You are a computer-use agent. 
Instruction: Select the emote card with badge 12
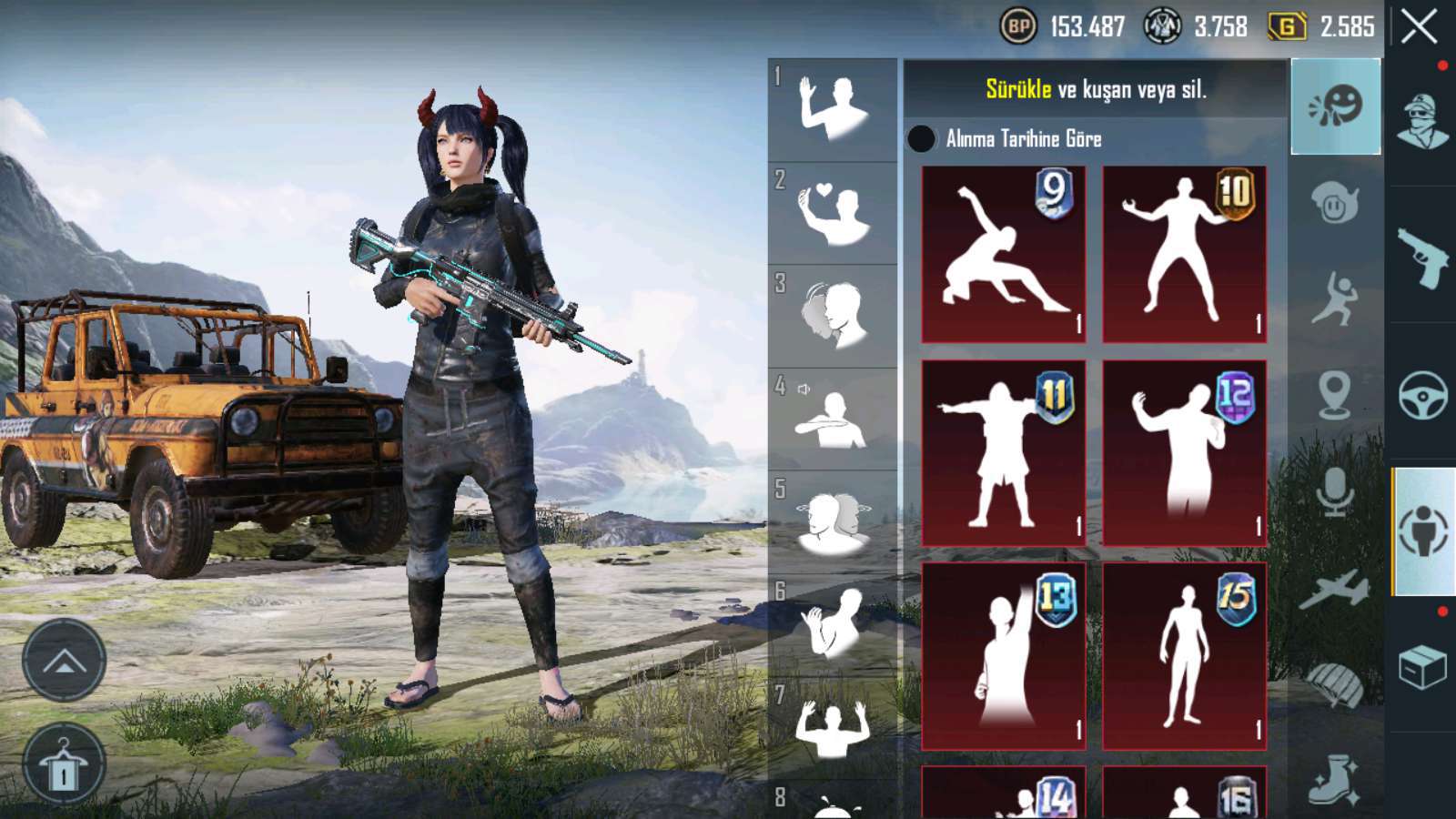coord(1184,453)
